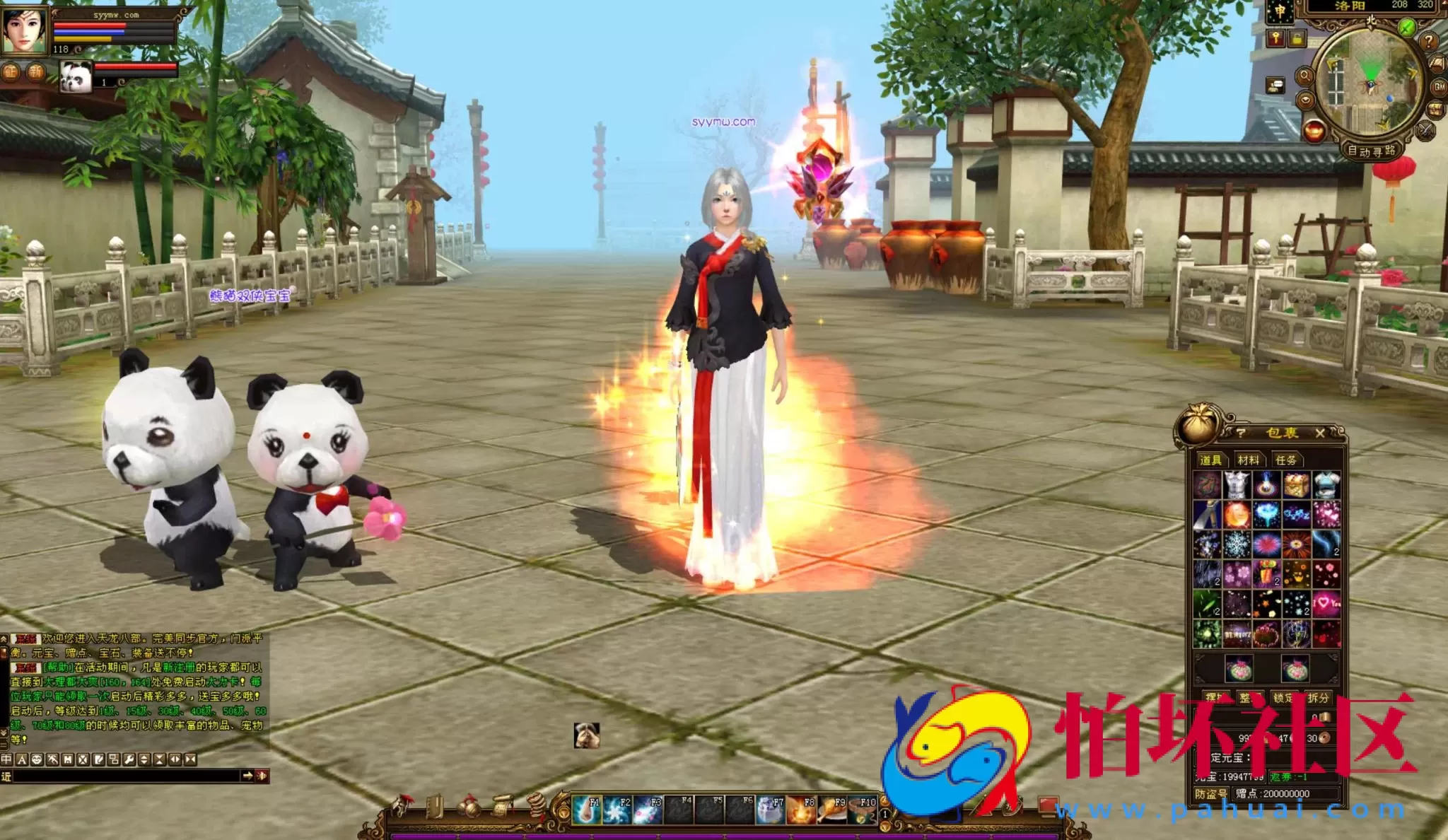Image resolution: width=1448 pixels, height=840 pixels.
Task: Click the green sword icon above the minimap
Action: (x=1406, y=28)
